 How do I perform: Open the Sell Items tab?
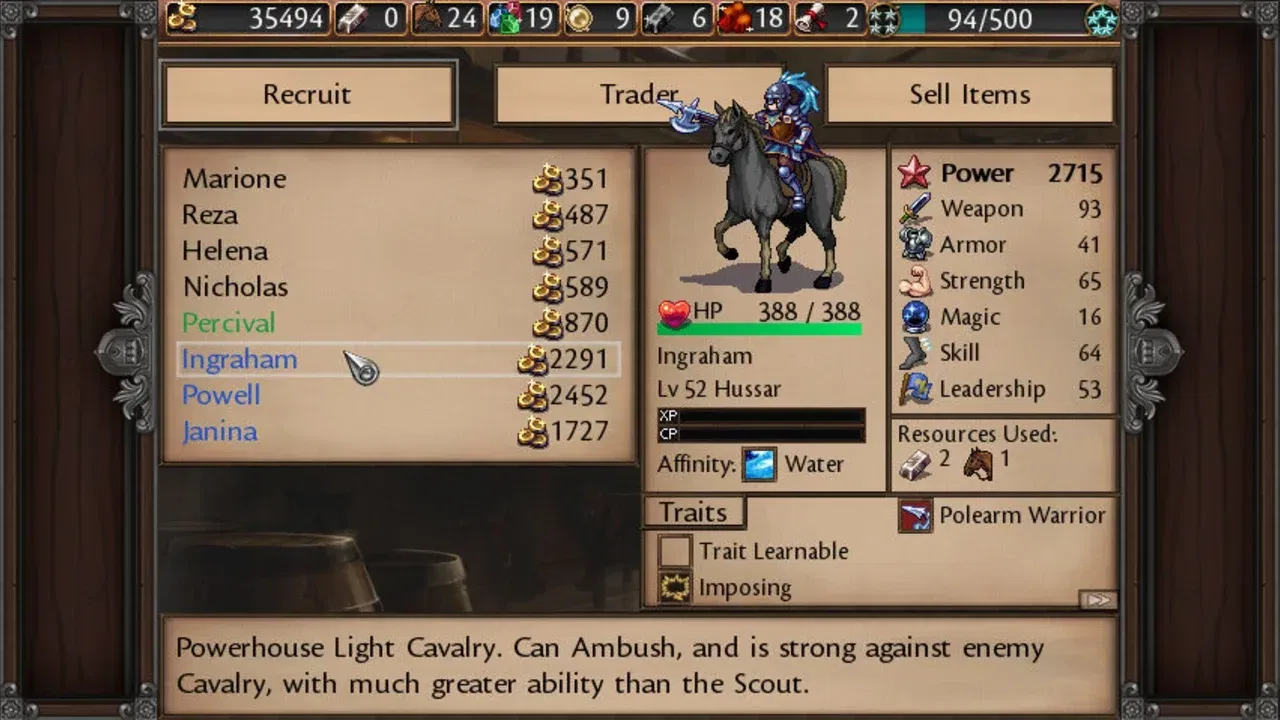[969, 93]
